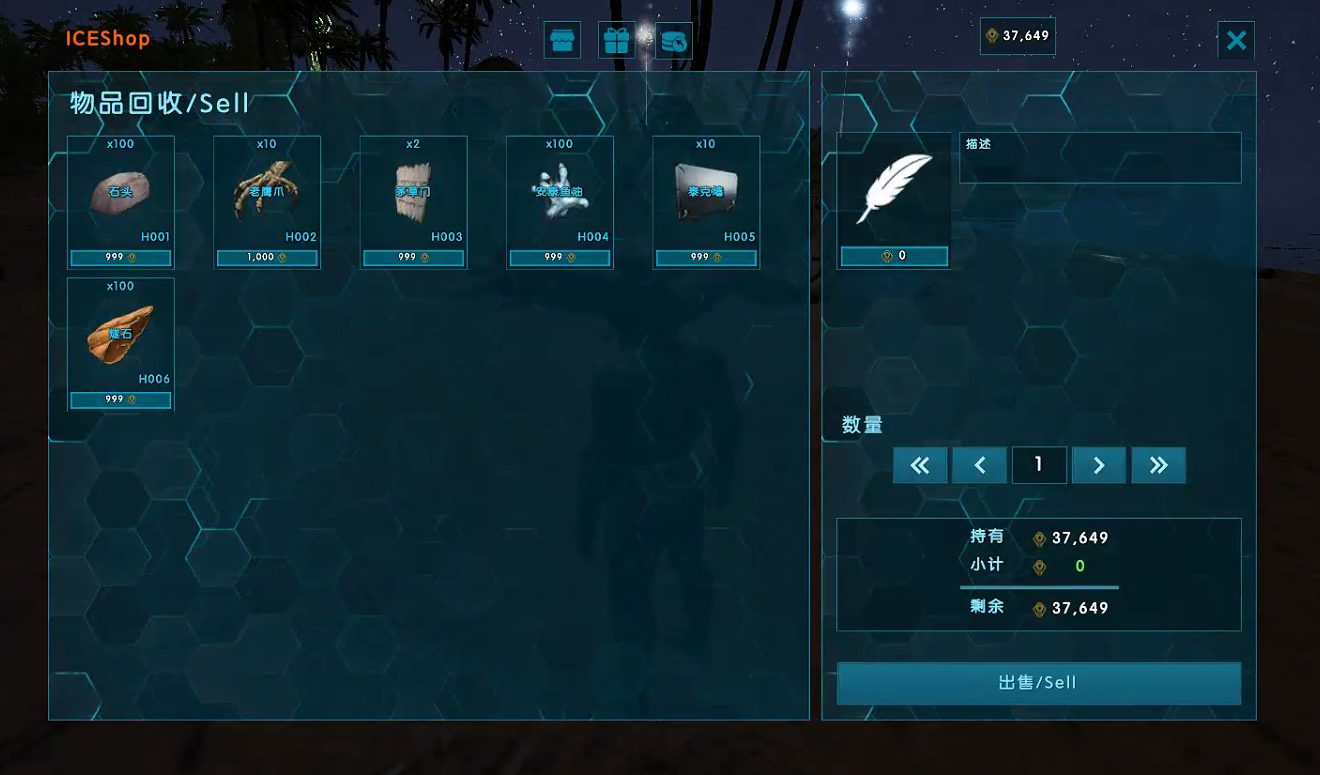Open the shop storefront tab

coord(562,41)
